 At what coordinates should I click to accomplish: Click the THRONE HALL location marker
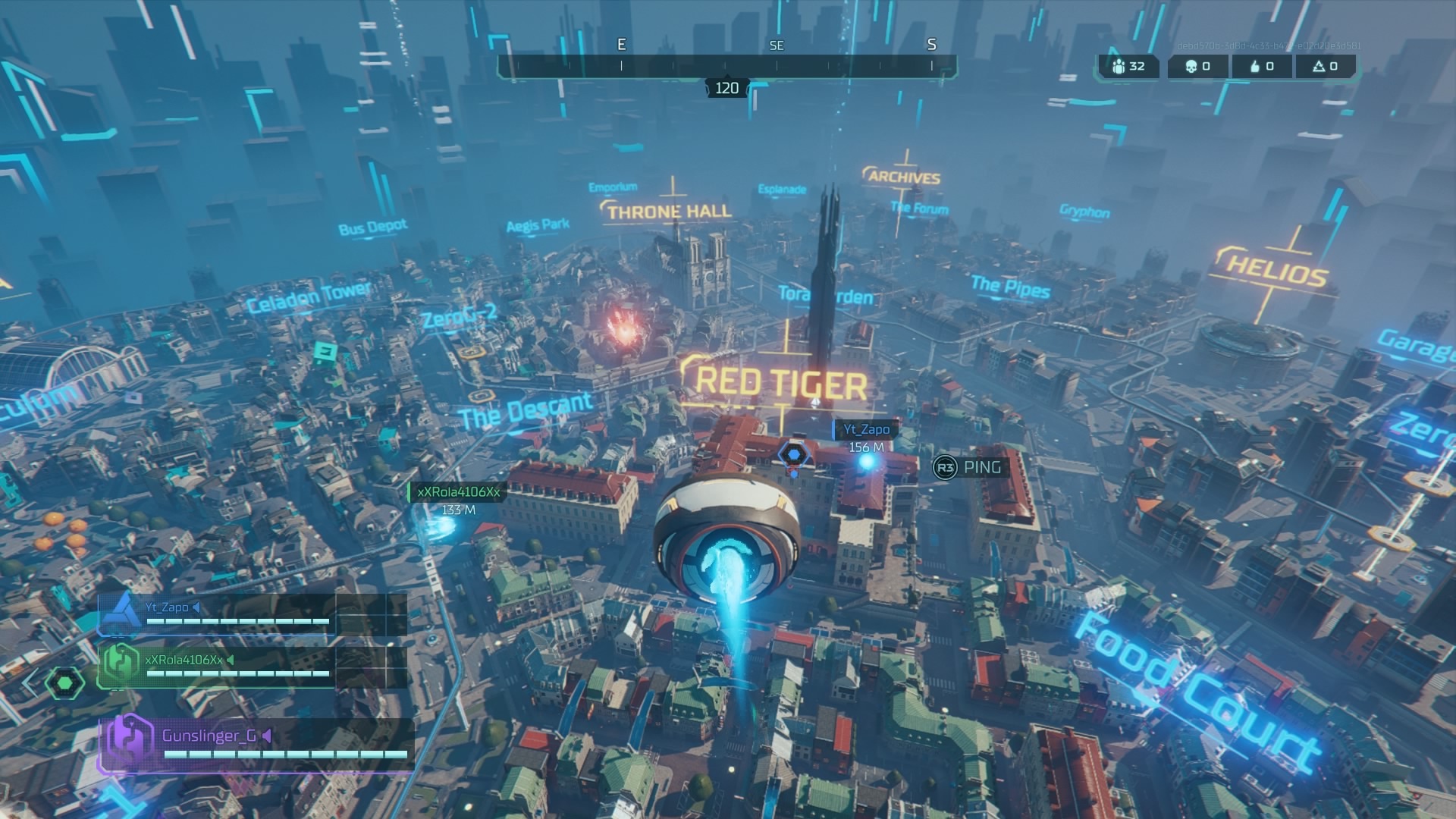click(x=670, y=212)
